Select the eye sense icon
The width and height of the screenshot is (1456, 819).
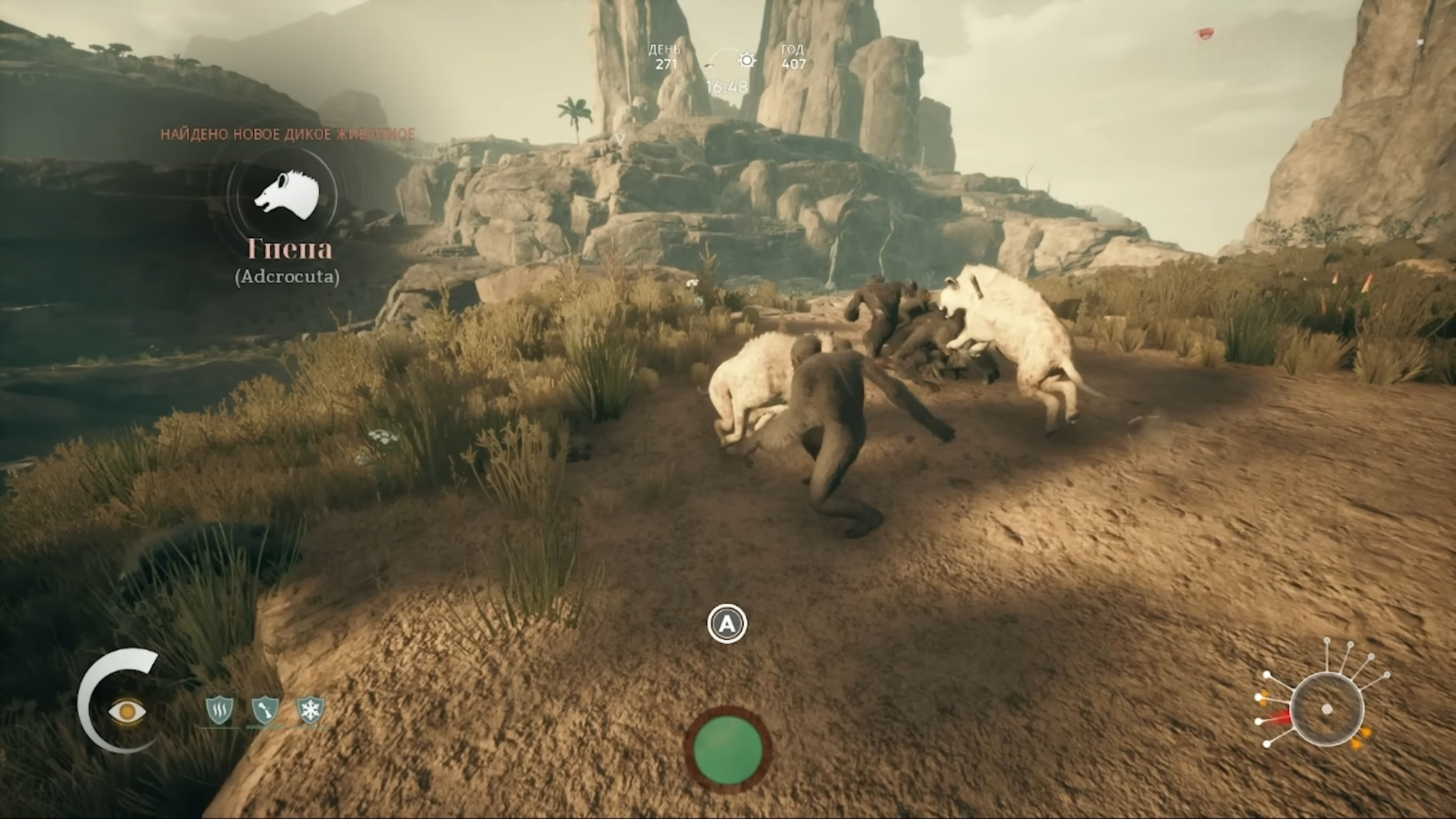127,711
